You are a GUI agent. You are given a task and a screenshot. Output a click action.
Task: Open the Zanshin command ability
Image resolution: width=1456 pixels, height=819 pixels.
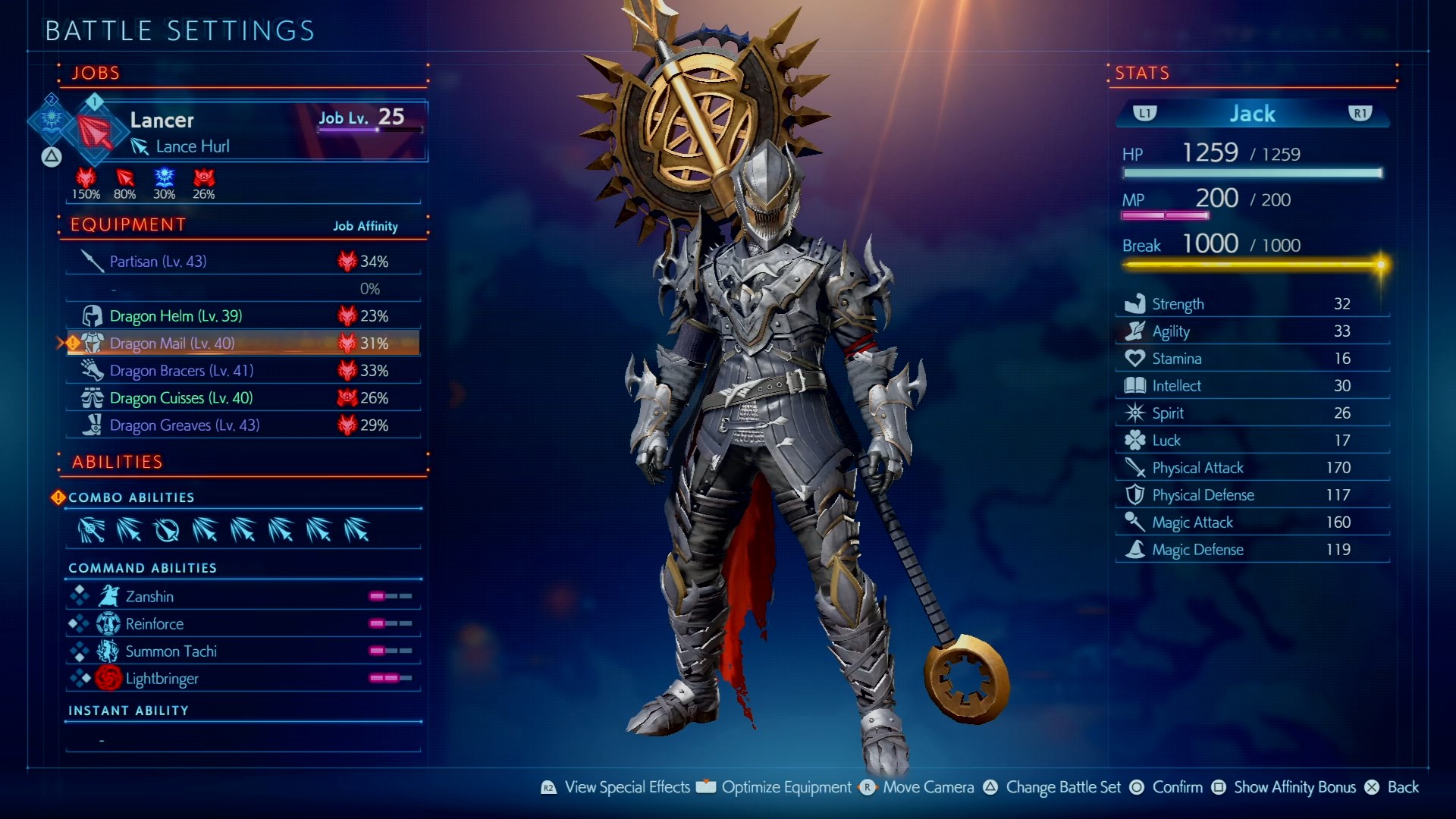point(243,597)
